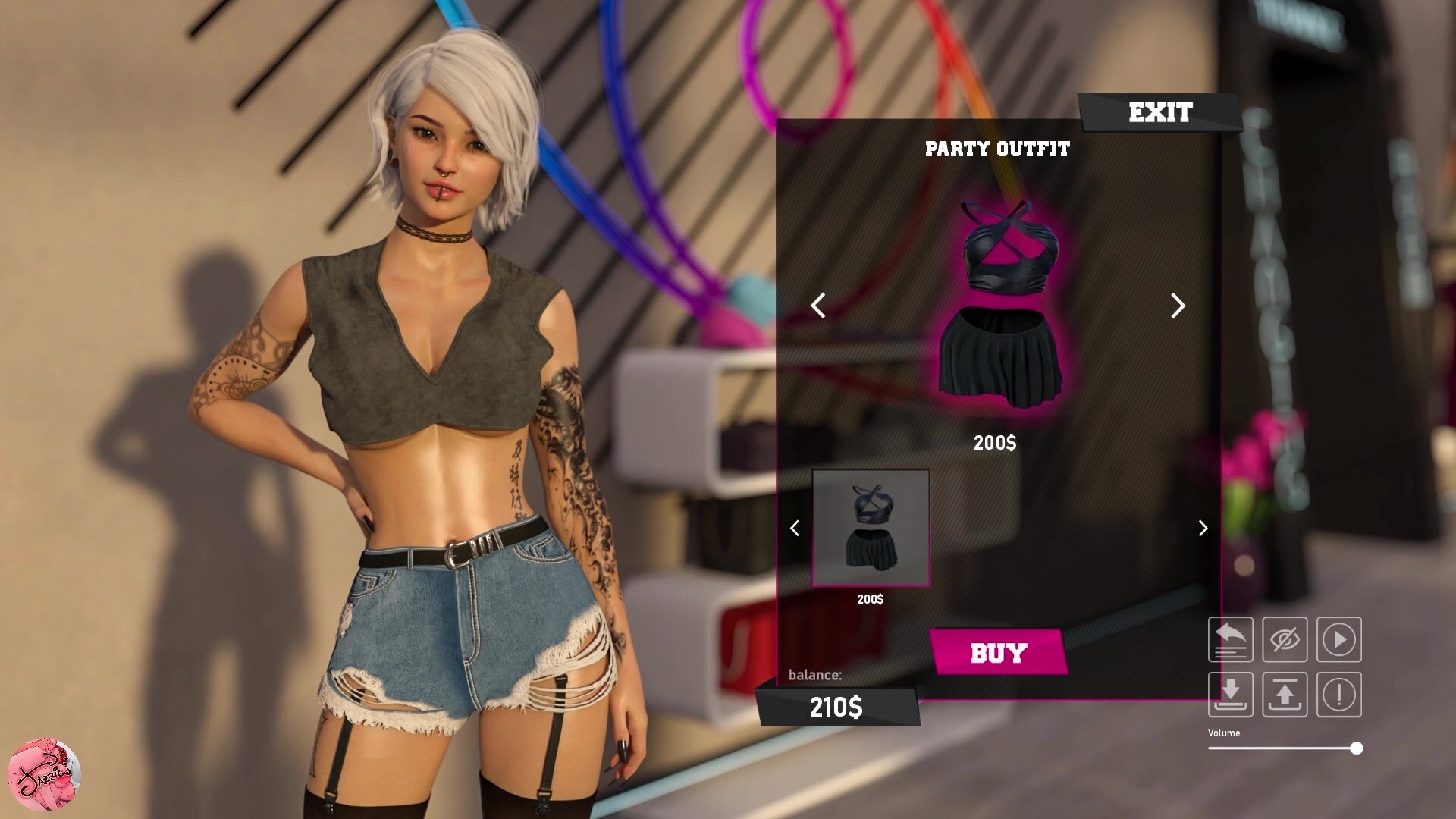
Task: Hide the interface with crossed-eye icon
Action: (1285, 639)
